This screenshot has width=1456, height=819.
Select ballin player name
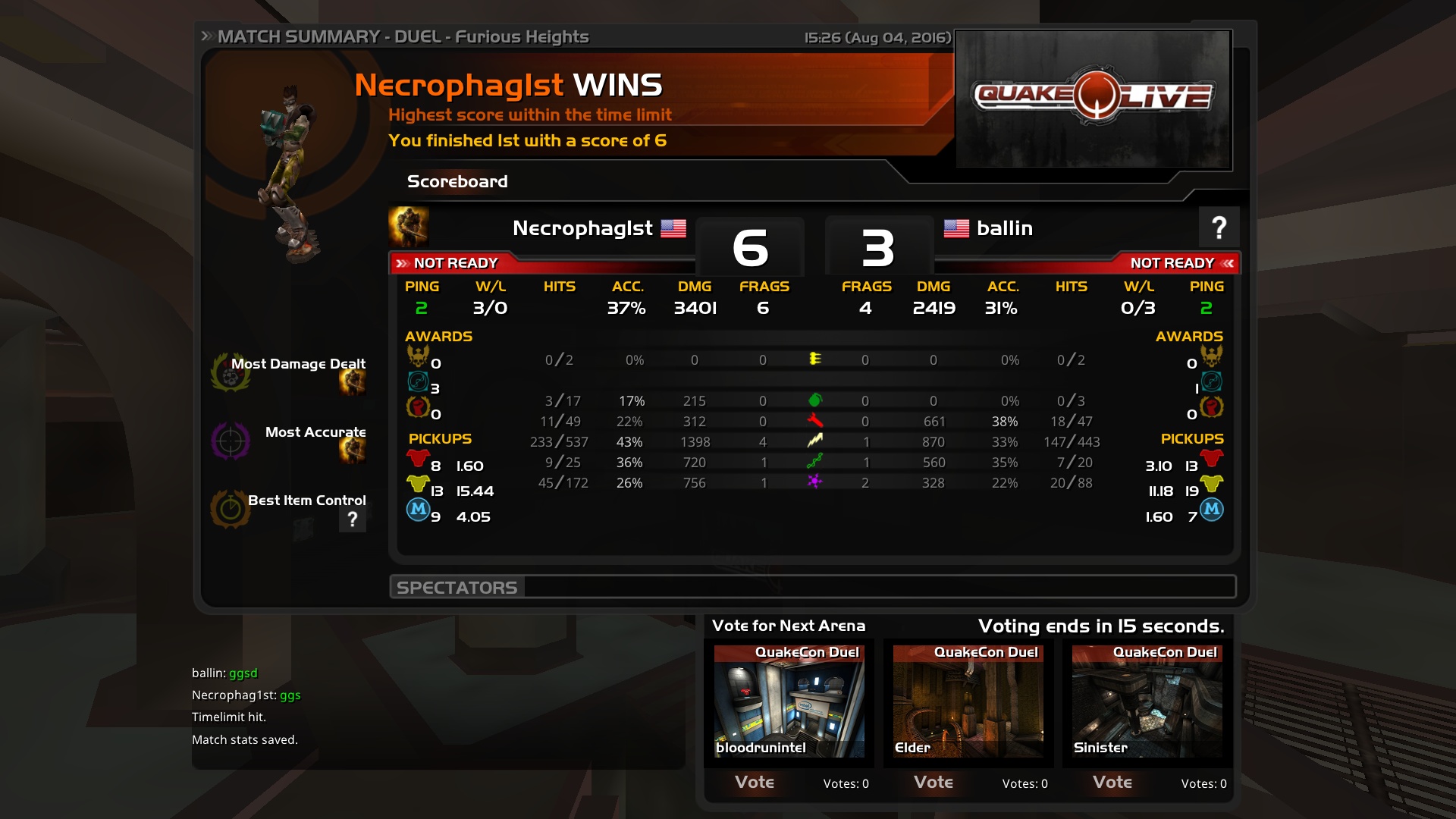(1004, 228)
